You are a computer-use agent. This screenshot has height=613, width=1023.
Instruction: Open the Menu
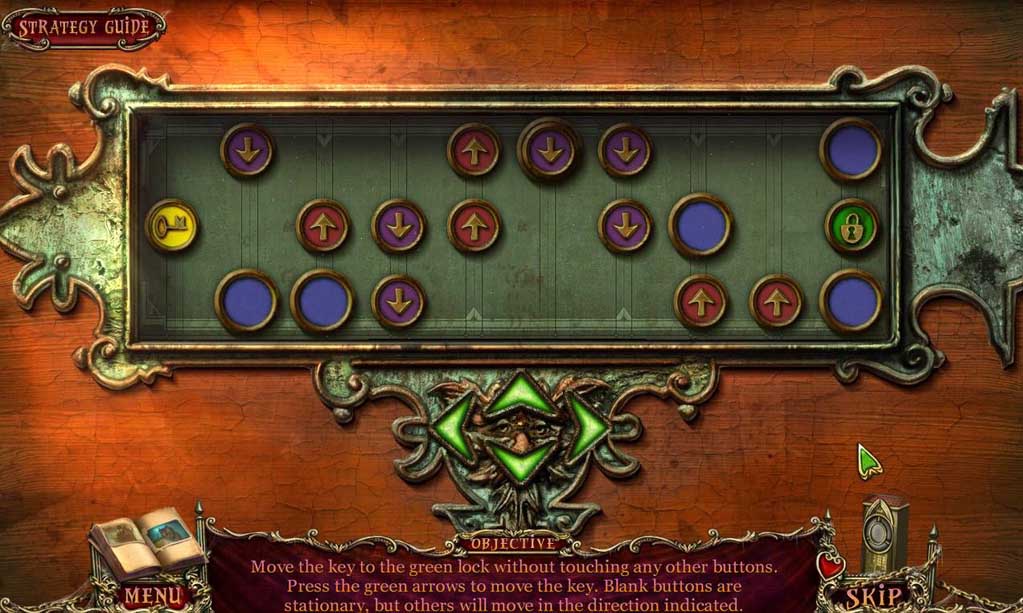click(153, 598)
